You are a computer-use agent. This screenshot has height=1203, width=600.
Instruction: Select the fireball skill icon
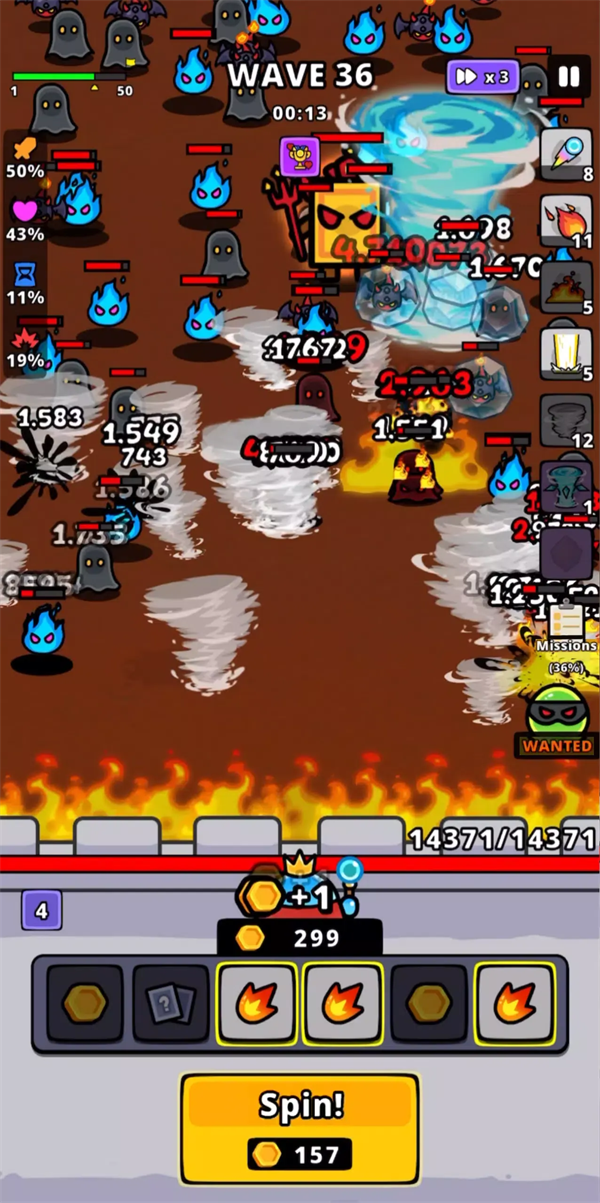click(566, 219)
